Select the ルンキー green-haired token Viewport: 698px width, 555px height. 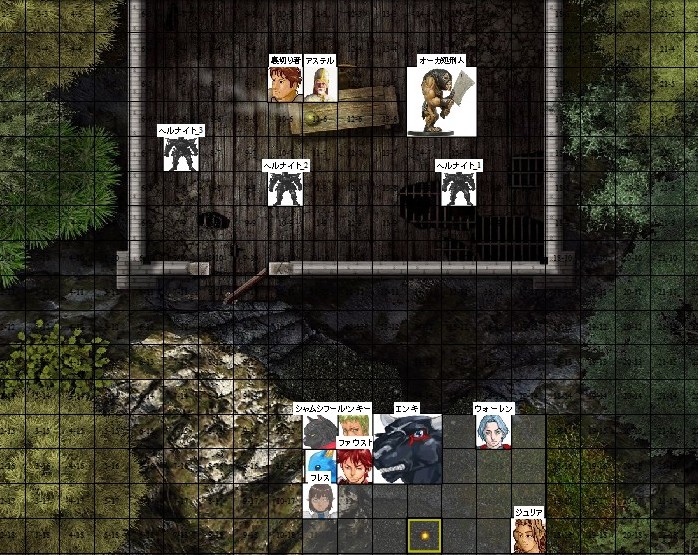click(x=354, y=426)
